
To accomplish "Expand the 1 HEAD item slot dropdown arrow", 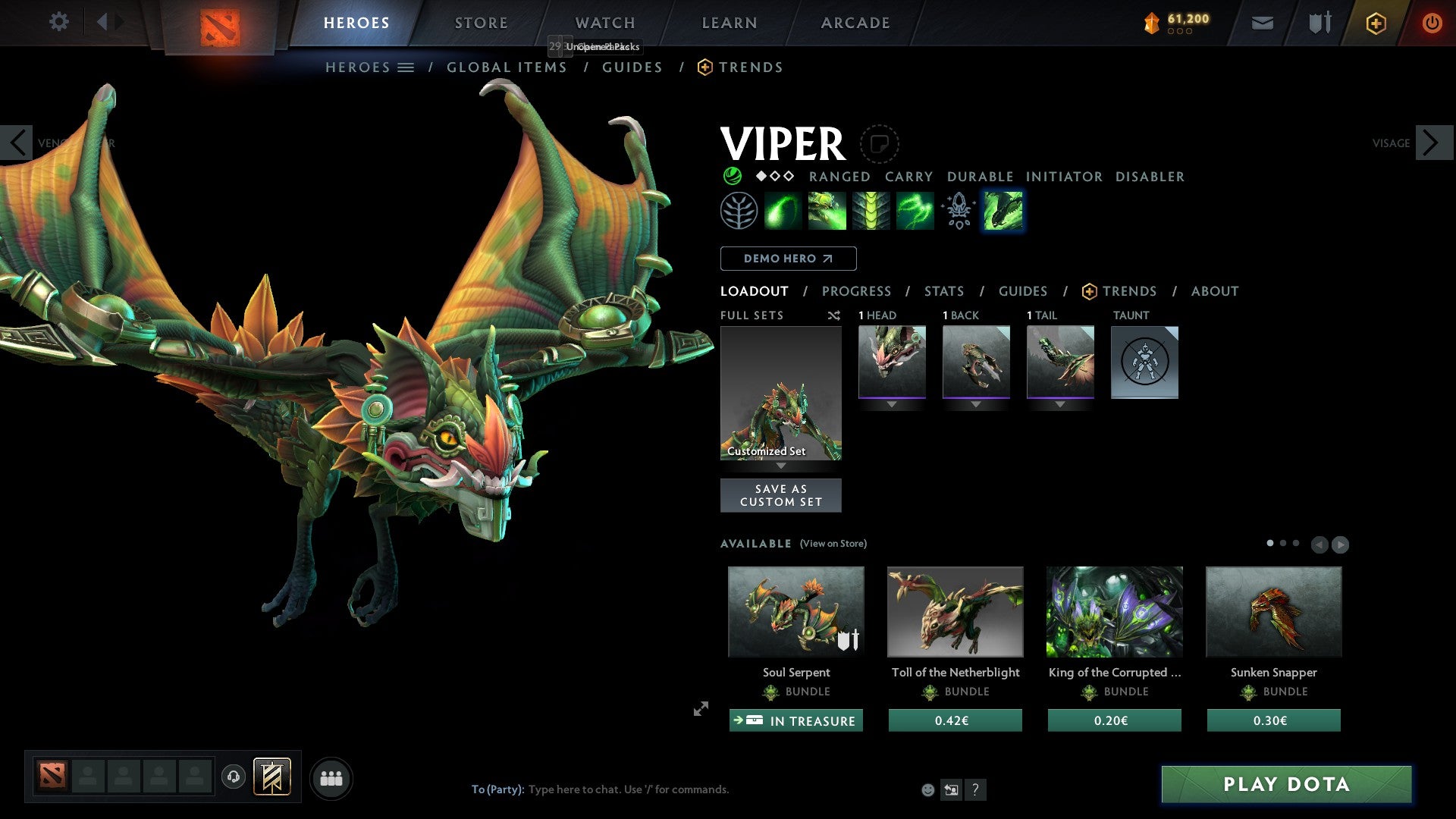I will pos(892,404).
